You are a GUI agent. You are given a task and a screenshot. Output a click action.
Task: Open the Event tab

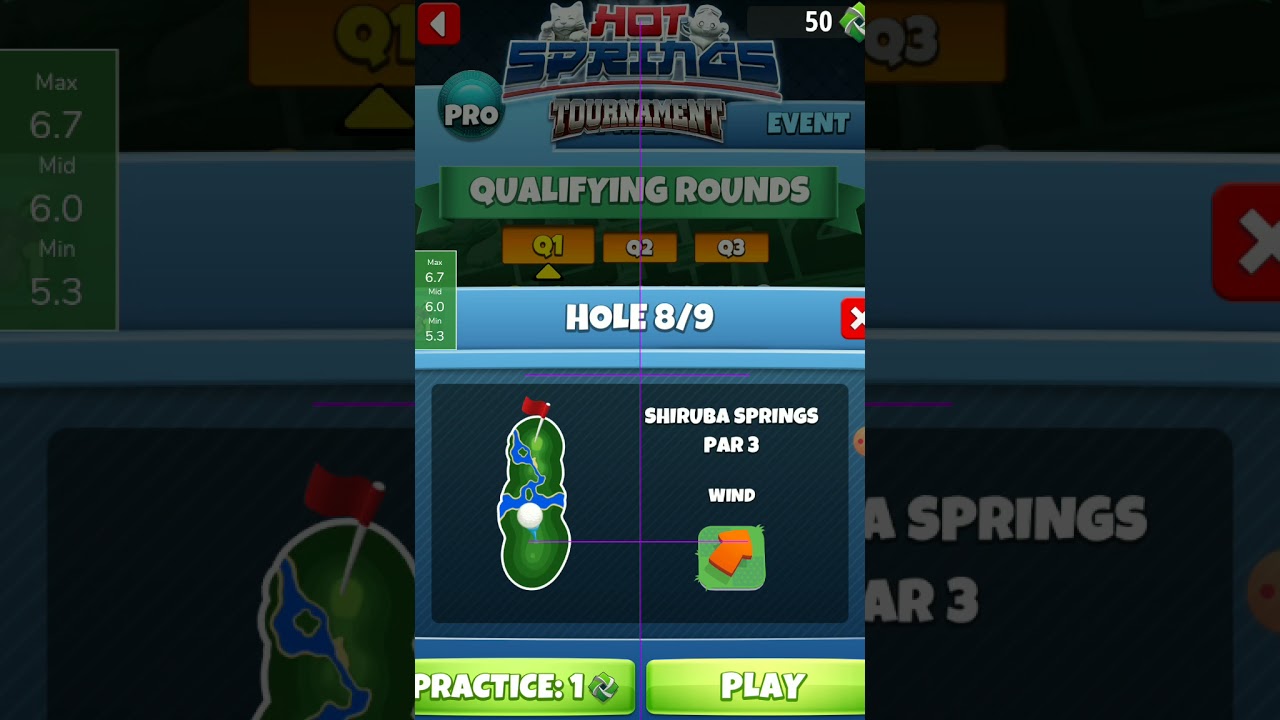click(x=807, y=124)
